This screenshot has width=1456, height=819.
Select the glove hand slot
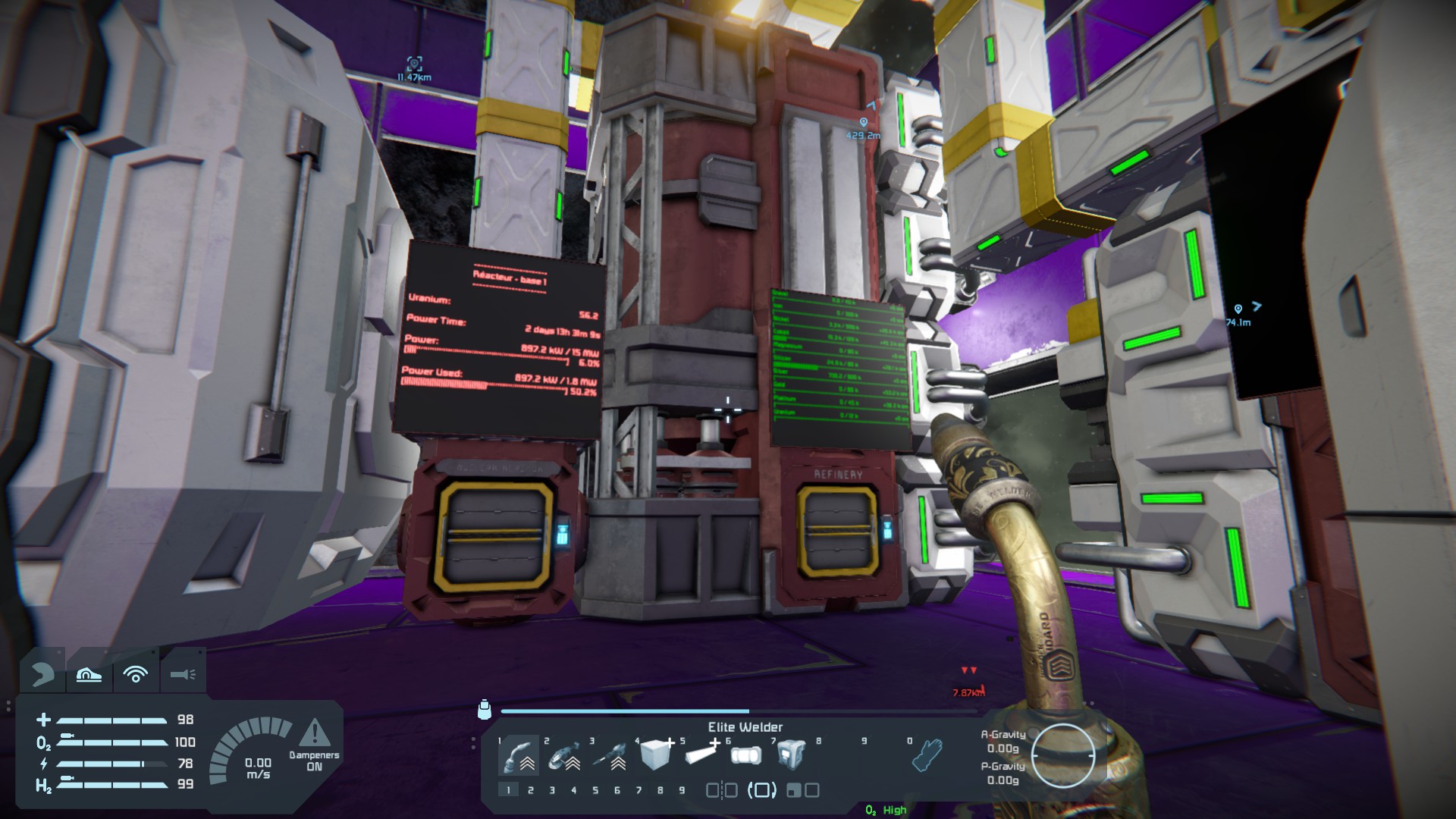926,755
